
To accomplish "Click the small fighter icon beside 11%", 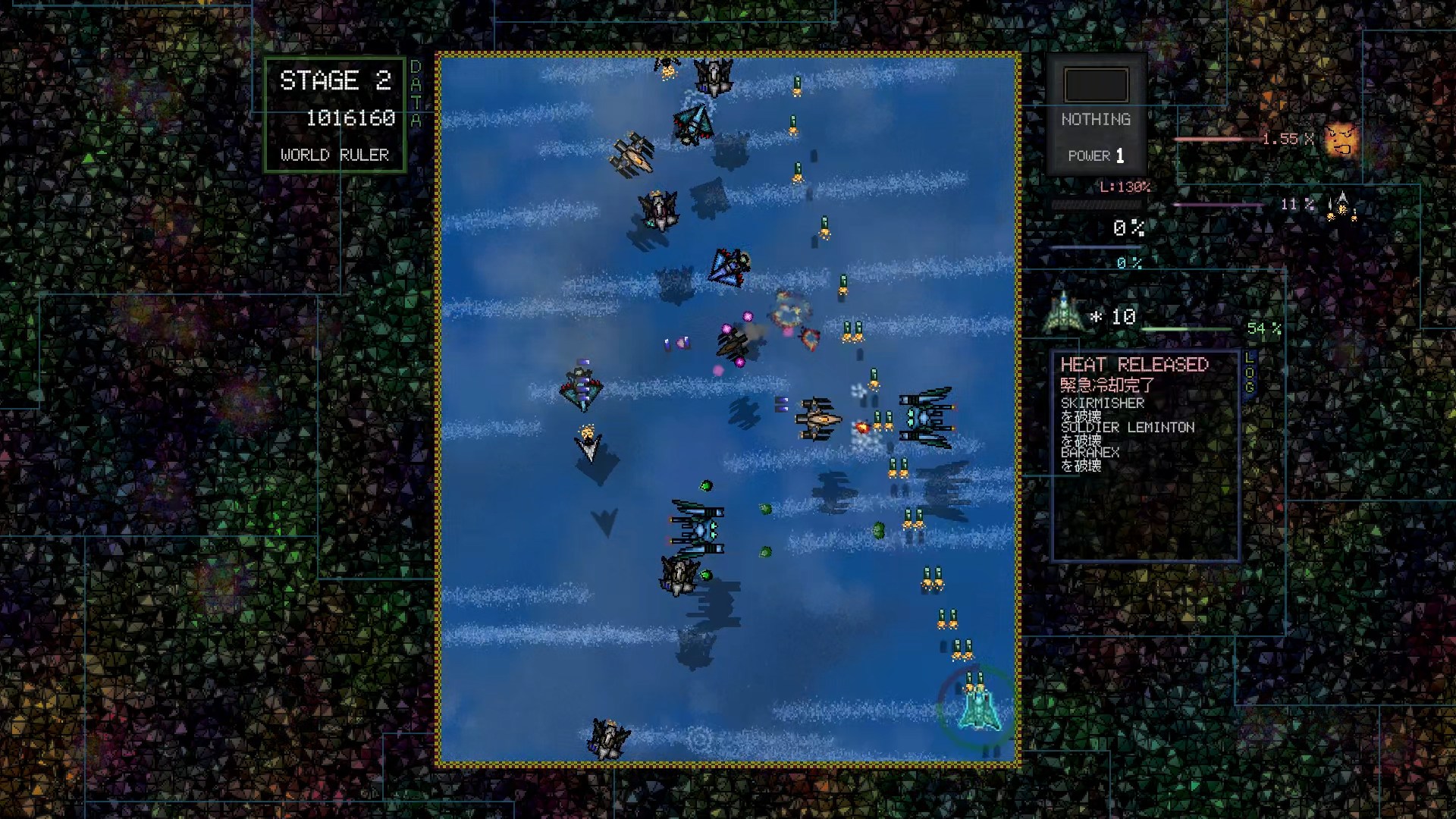I will coord(1341,206).
